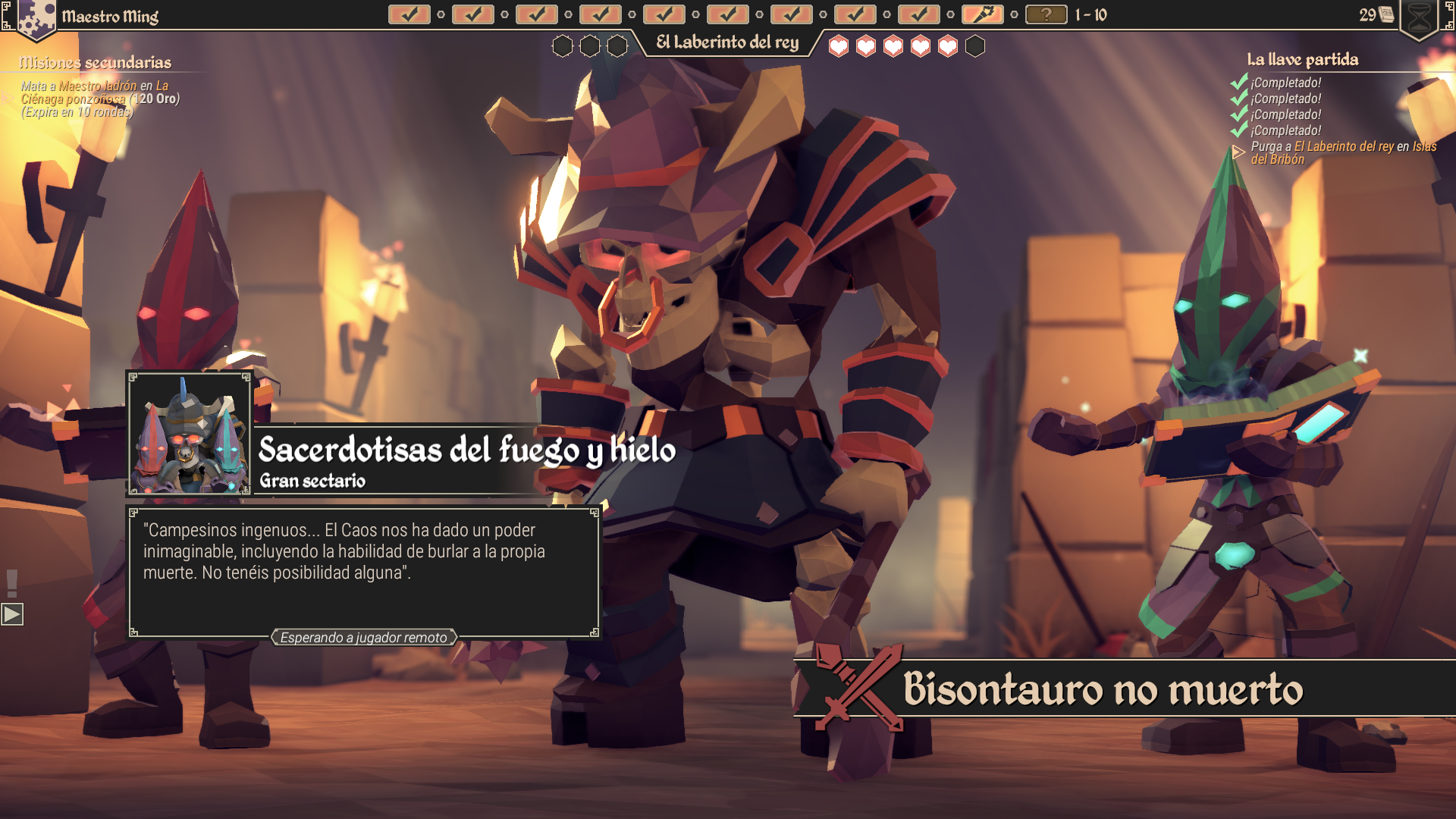Viewport: 1456px width, 819px height.
Task: Click the Maestro Ming gear banner
Action: [x=36, y=18]
